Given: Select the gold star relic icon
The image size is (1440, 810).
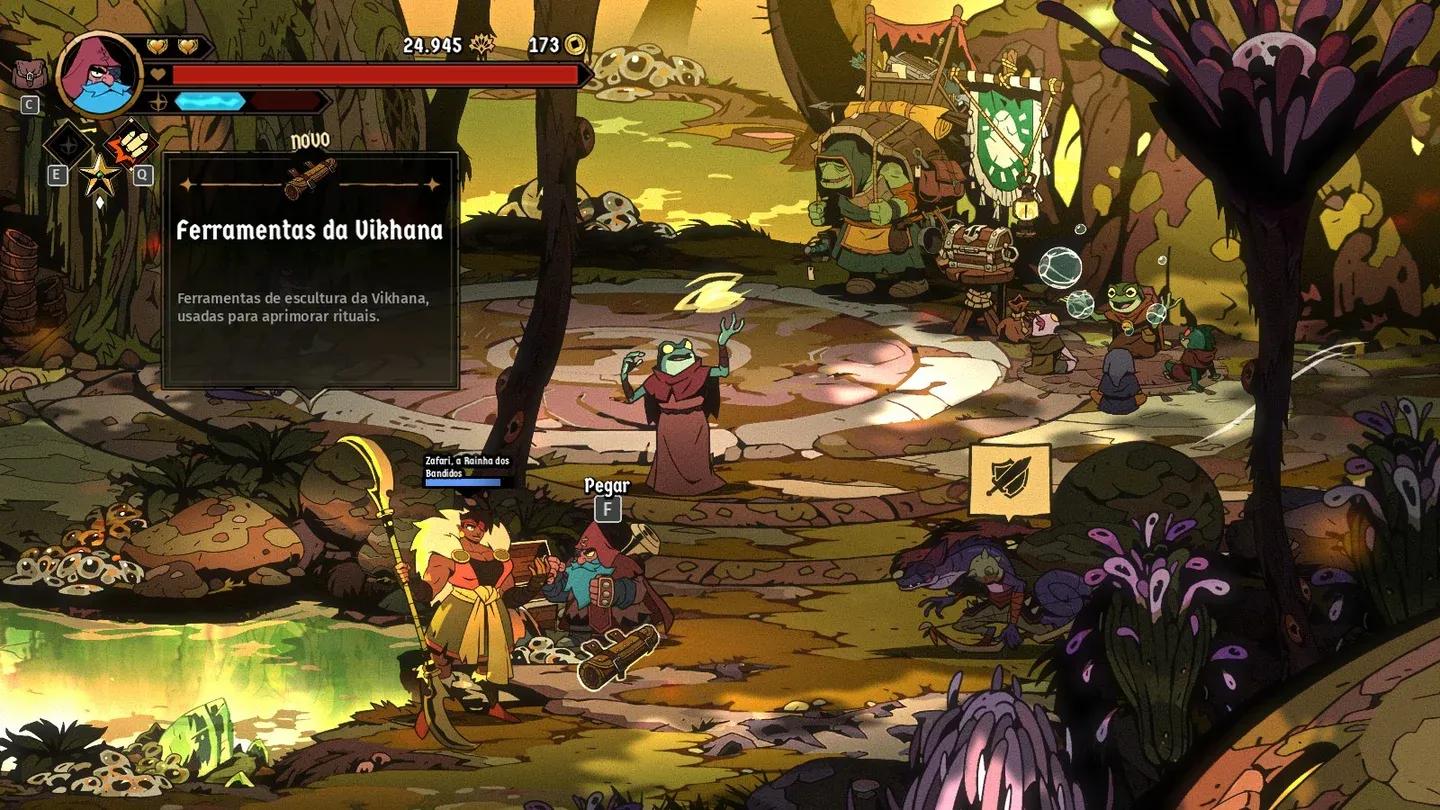Looking at the screenshot, I should click(99, 176).
